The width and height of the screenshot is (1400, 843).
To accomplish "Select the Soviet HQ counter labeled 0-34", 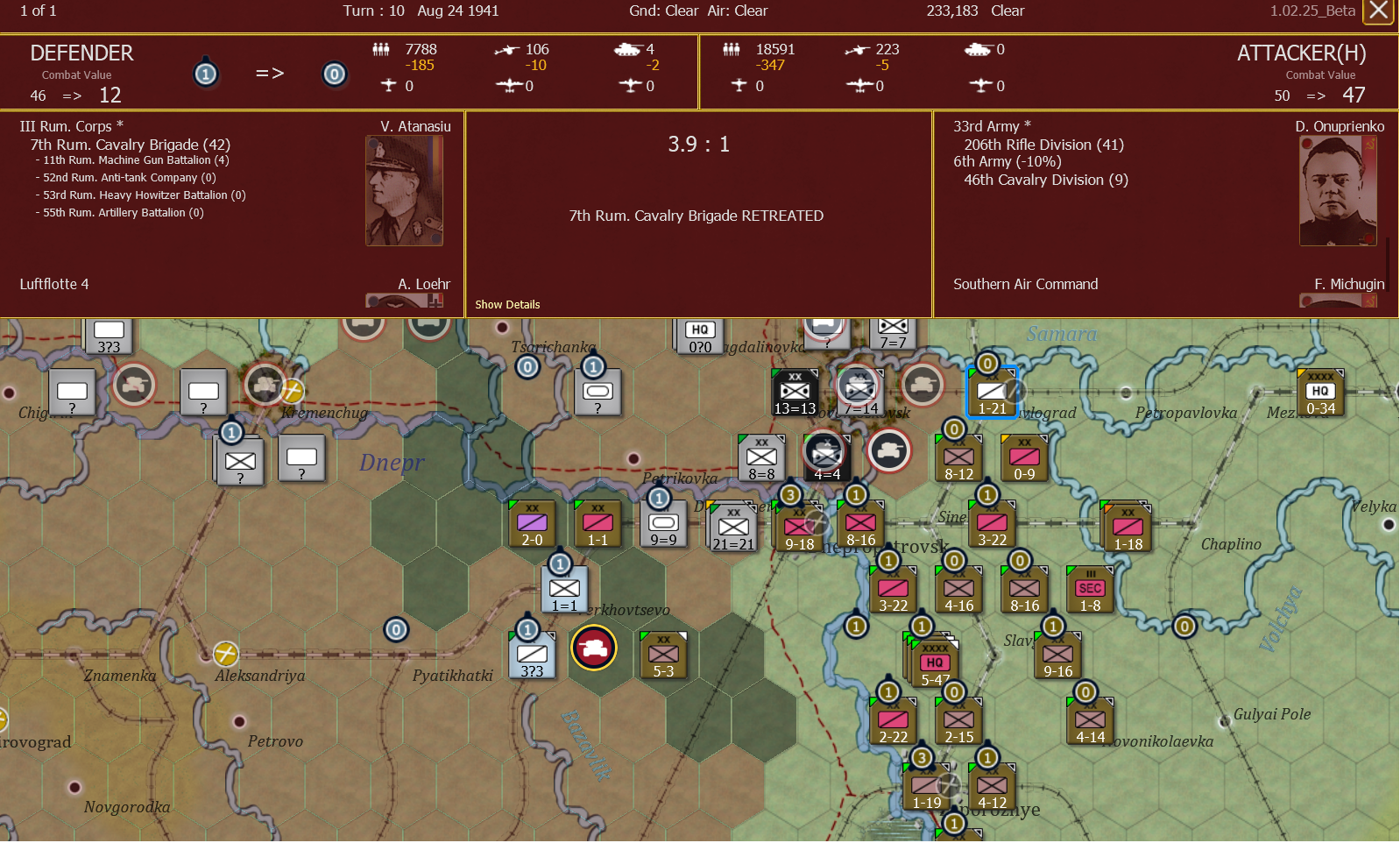I will [1320, 392].
